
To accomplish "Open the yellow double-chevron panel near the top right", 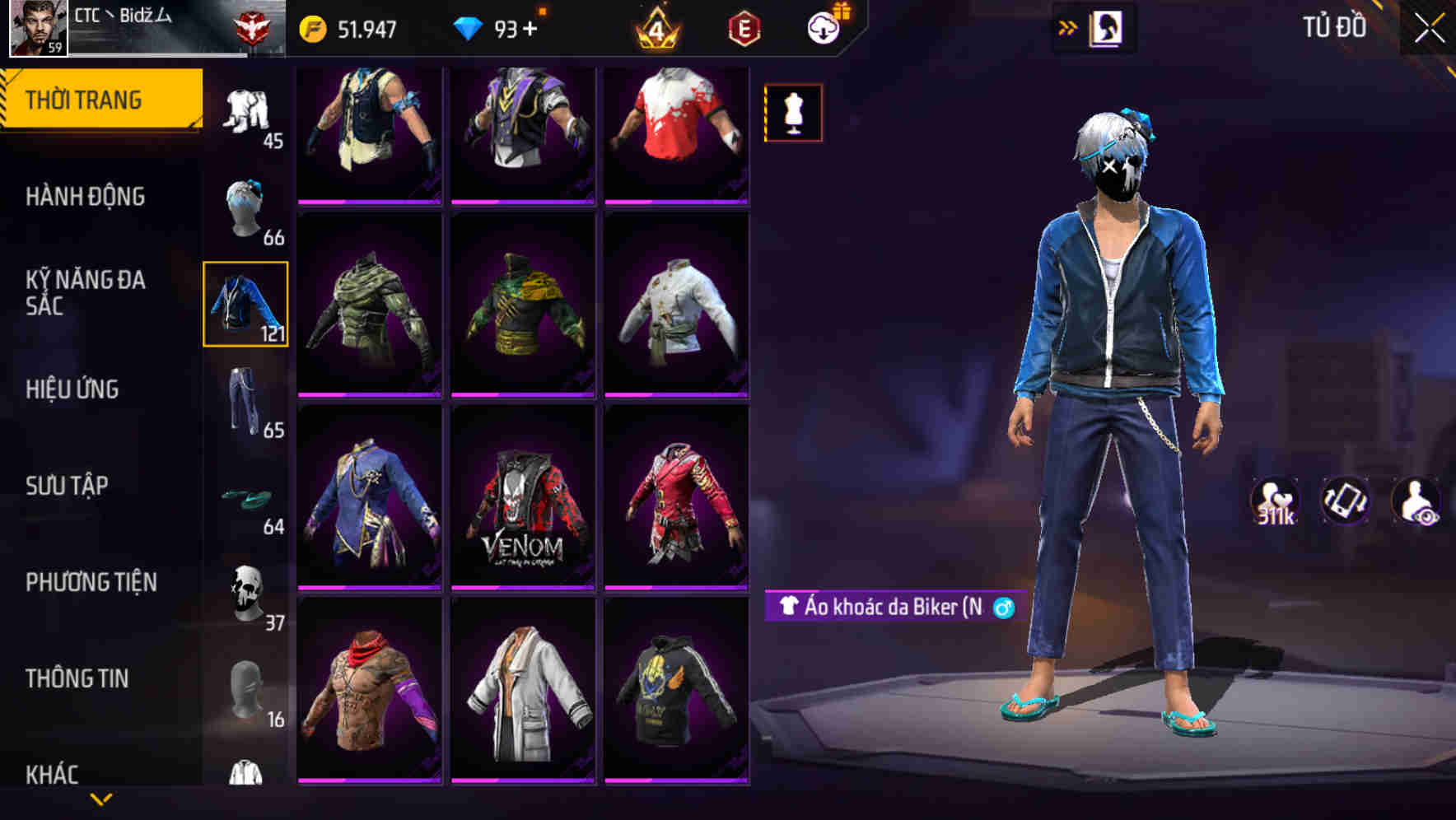I will (1068, 26).
